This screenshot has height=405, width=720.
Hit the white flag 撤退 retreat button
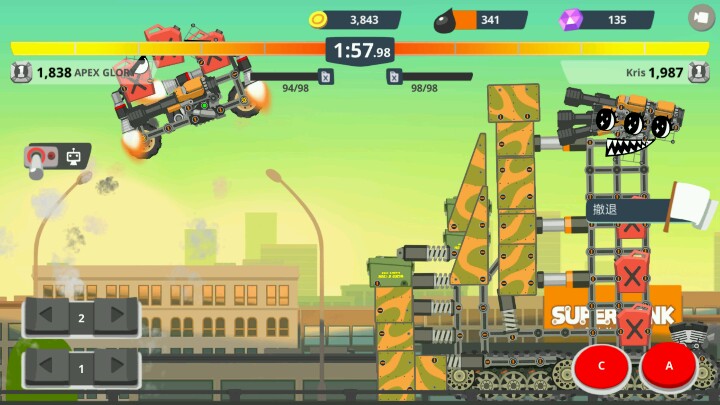tap(650, 209)
